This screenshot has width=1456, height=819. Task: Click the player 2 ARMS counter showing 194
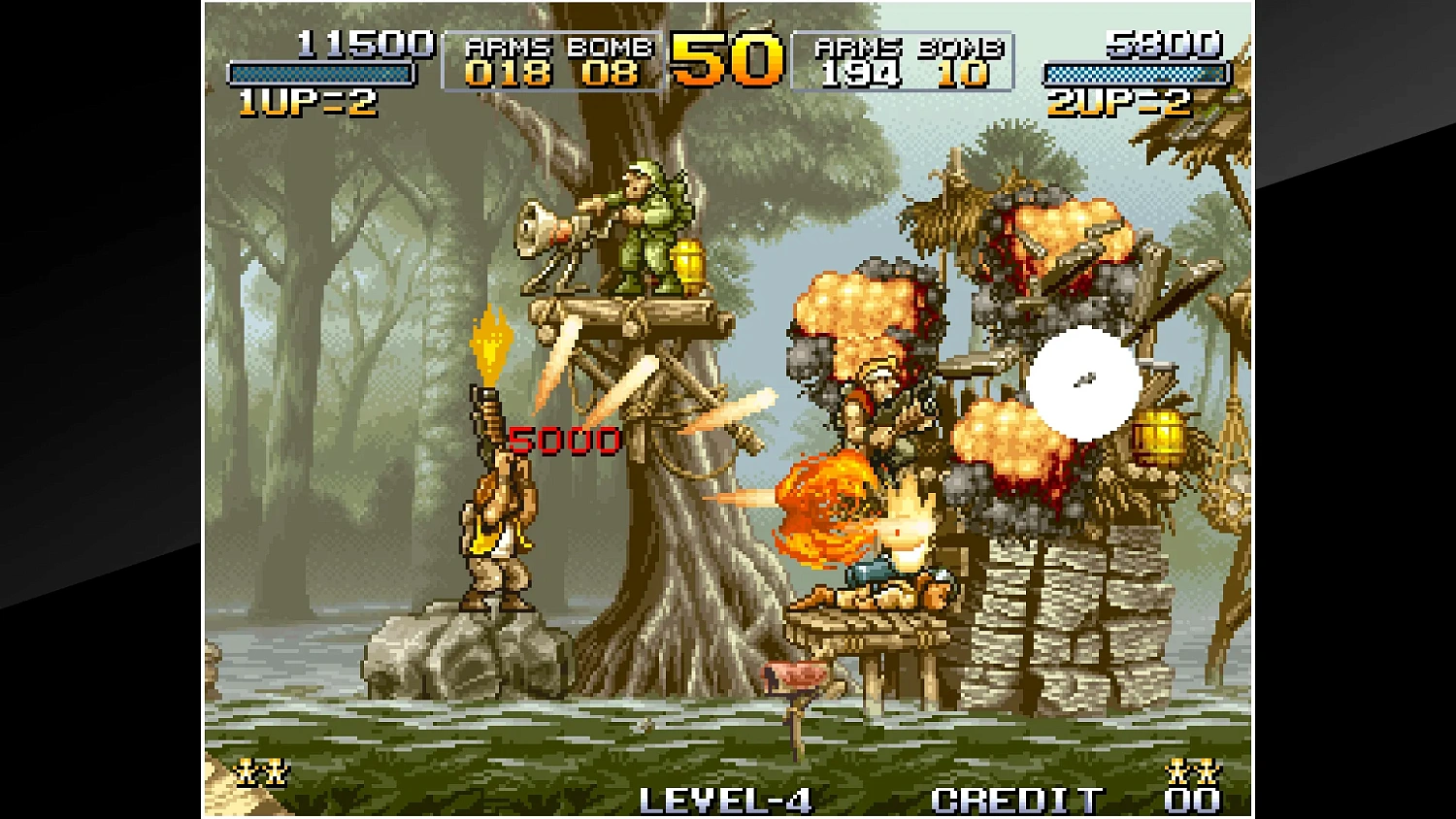click(861, 73)
